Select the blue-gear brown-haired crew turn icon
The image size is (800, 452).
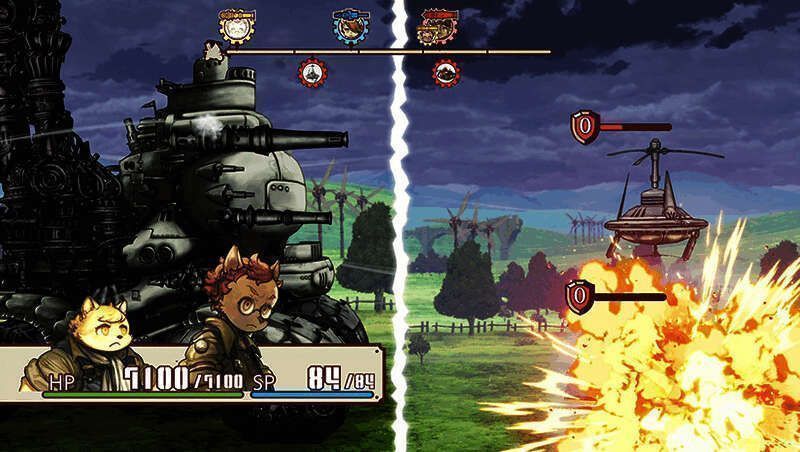[348, 27]
